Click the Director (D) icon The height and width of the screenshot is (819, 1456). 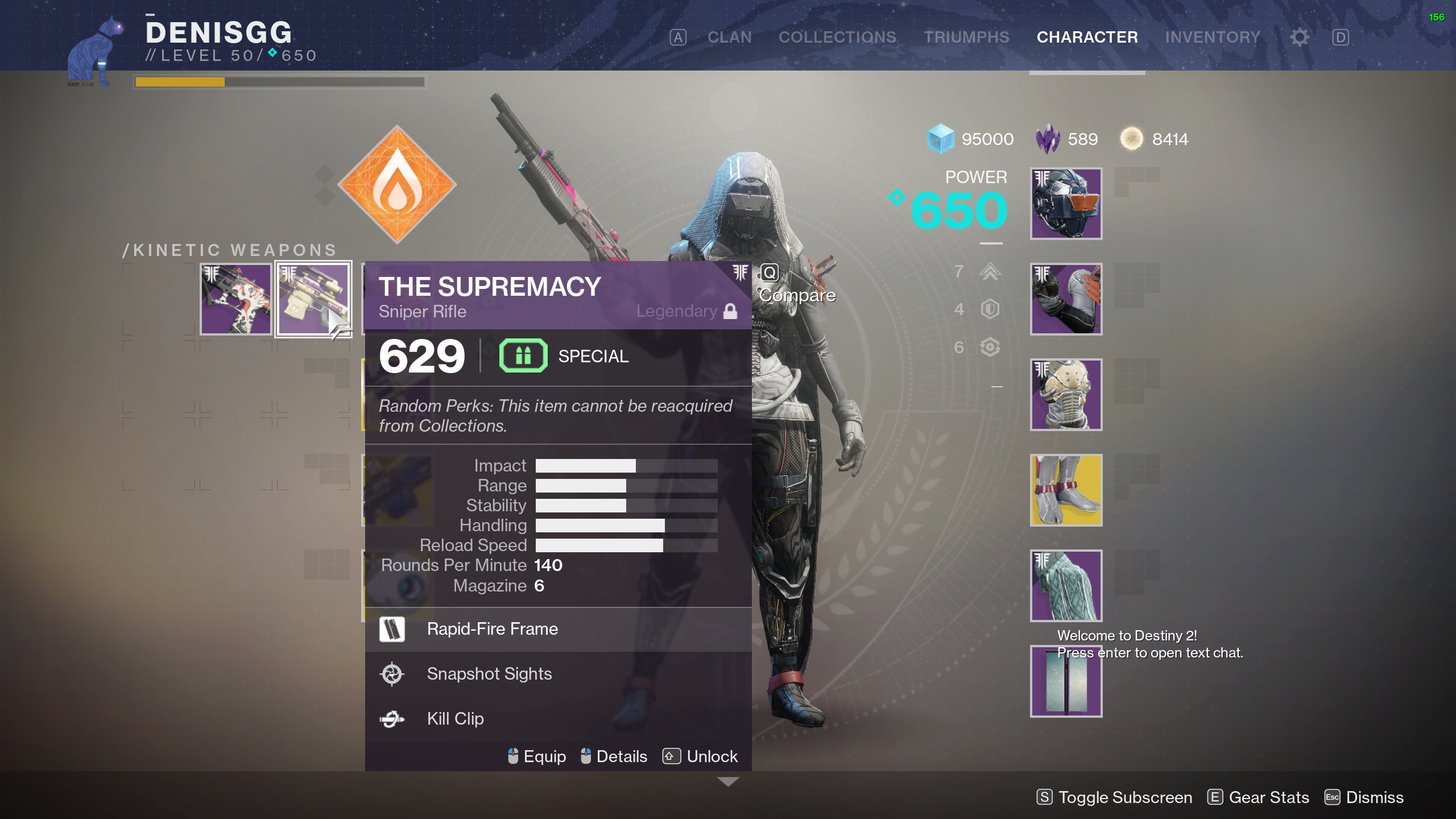tap(1340, 36)
